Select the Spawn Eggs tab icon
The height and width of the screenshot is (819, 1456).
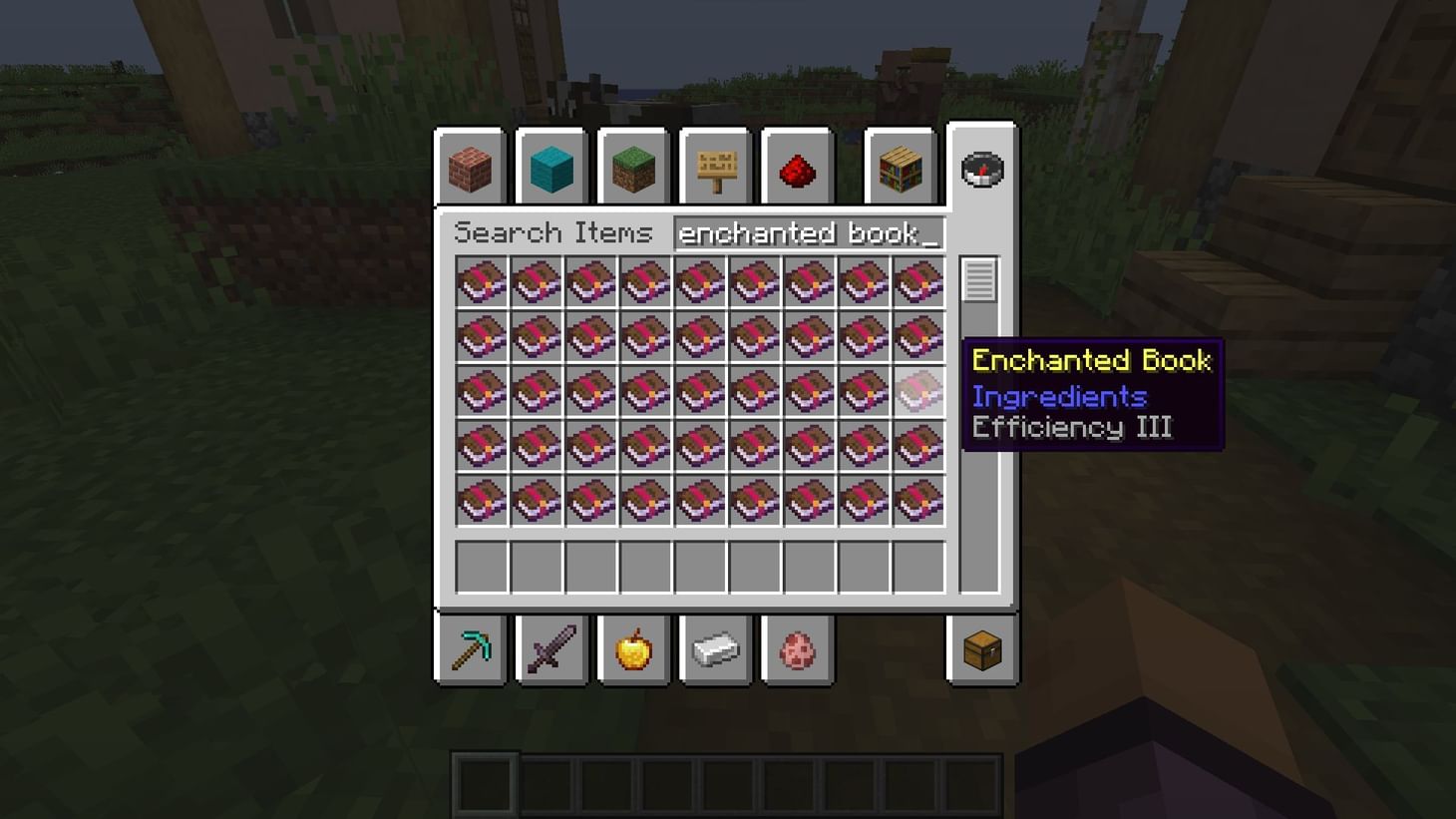point(796,649)
